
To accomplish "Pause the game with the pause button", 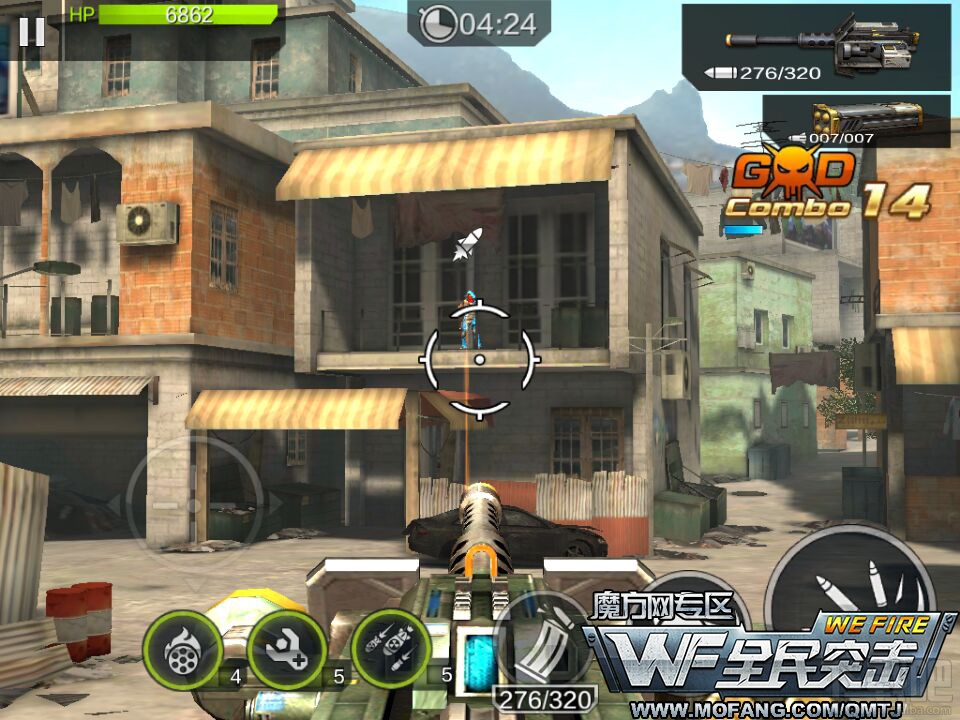I will pos(31,31).
